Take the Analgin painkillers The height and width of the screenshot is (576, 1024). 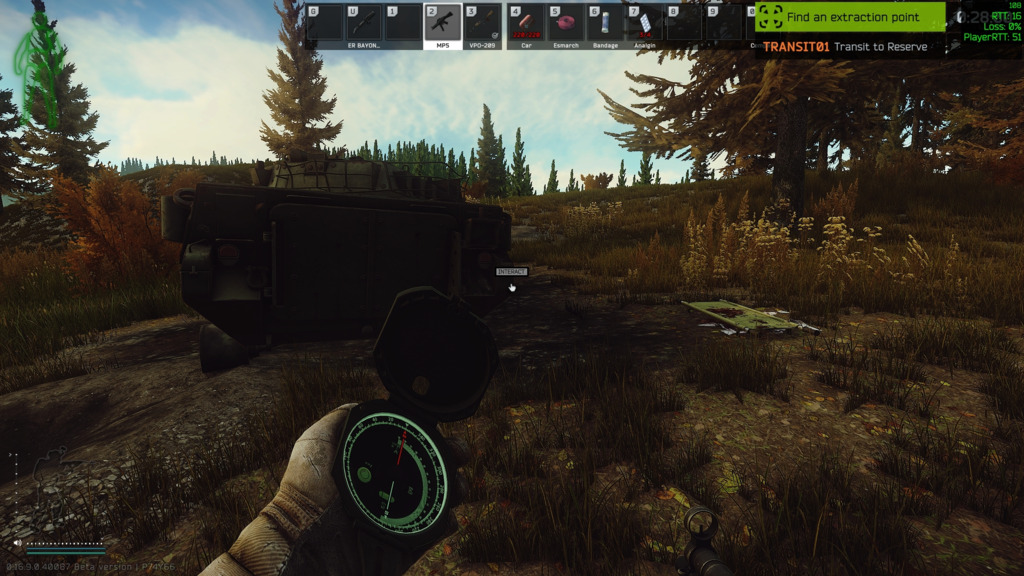[x=645, y=24]
